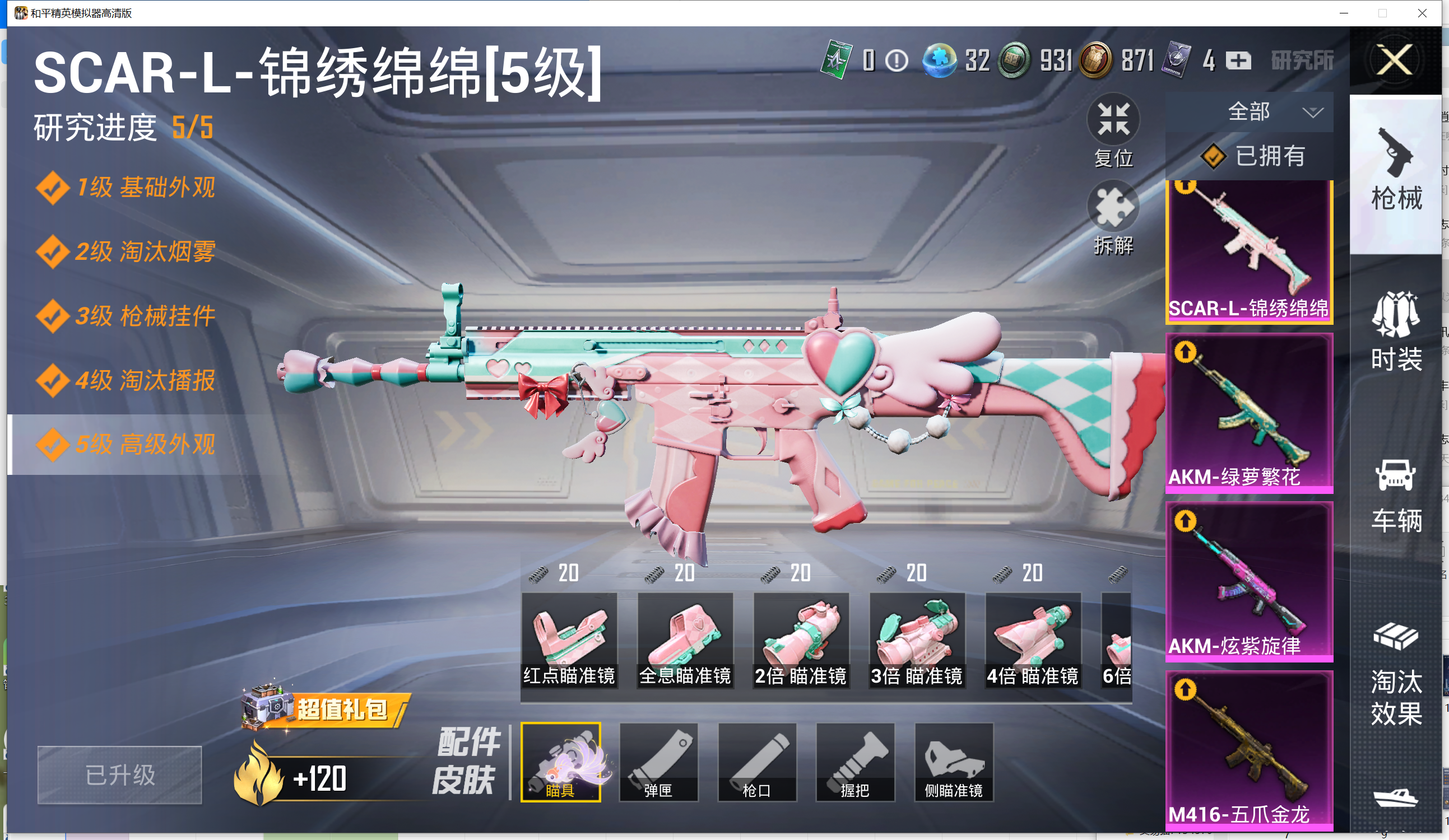This screenshot has height=840, width=1449.
Task: Select the 4倍 瞄准镜 scope skin
Action: tap(1033, 640)
